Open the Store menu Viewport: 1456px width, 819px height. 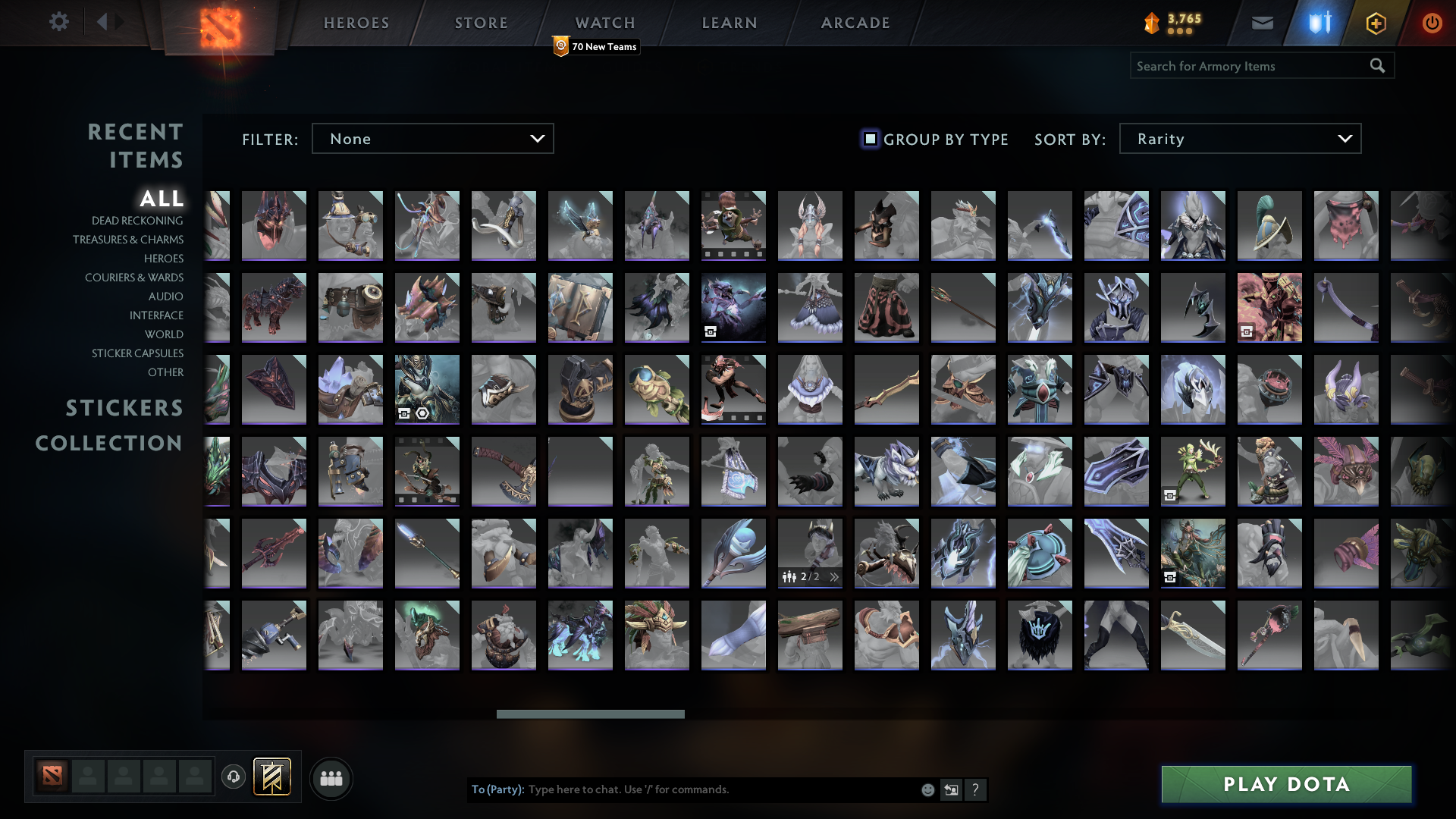[x=481, y=23]
